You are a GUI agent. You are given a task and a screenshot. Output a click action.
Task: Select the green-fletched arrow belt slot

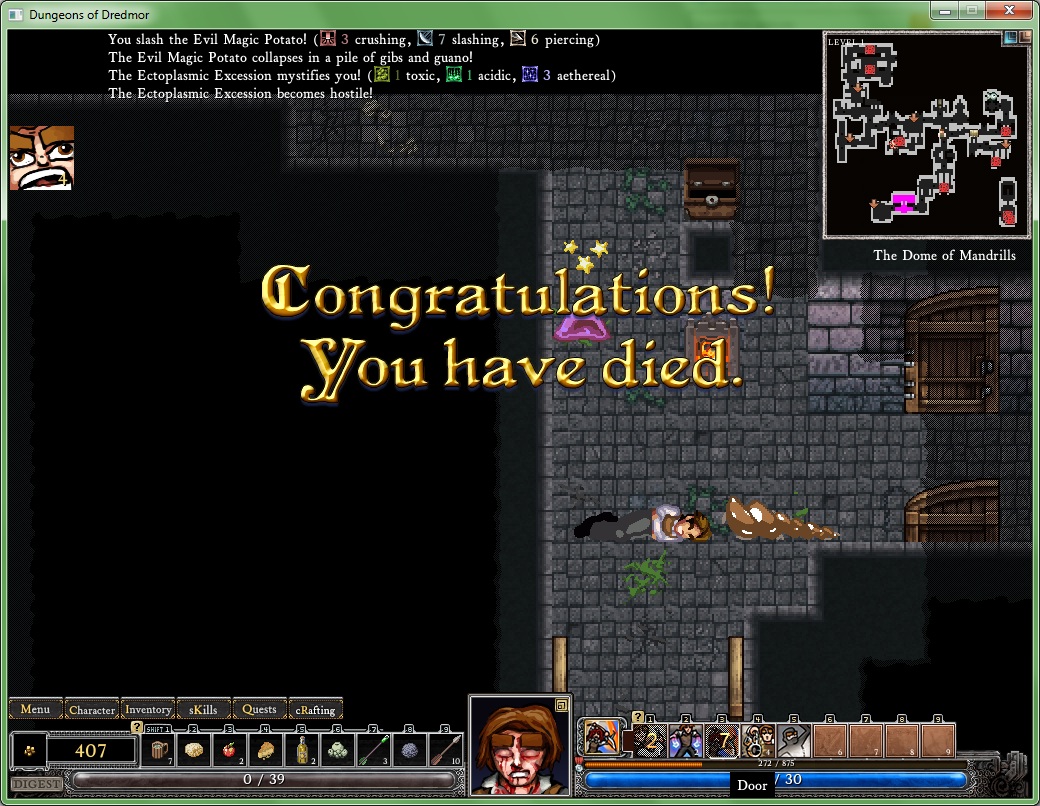pos(372,749)
